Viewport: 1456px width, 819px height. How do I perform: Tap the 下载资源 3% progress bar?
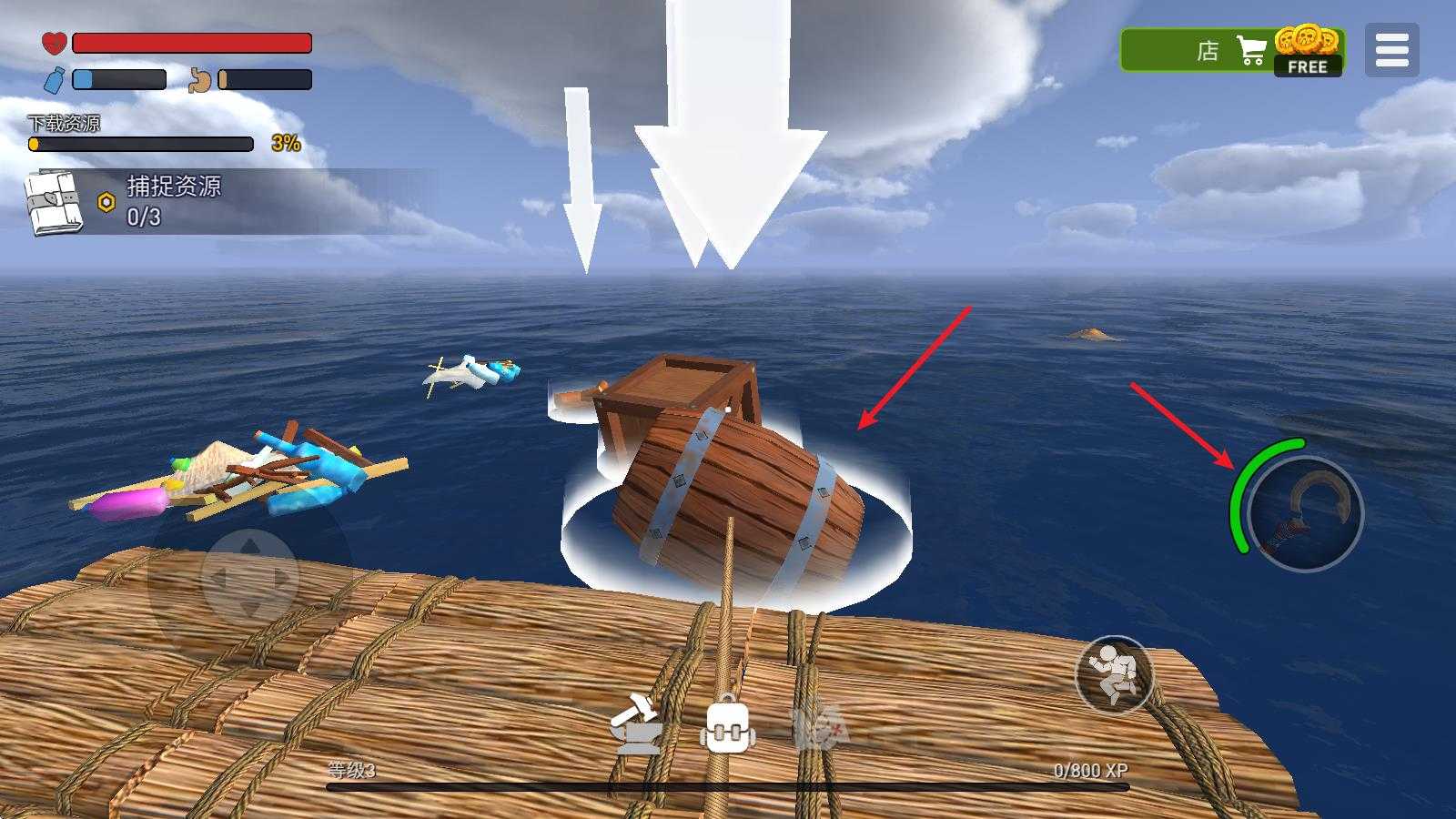pyautogui.click(x=138, y=142)
